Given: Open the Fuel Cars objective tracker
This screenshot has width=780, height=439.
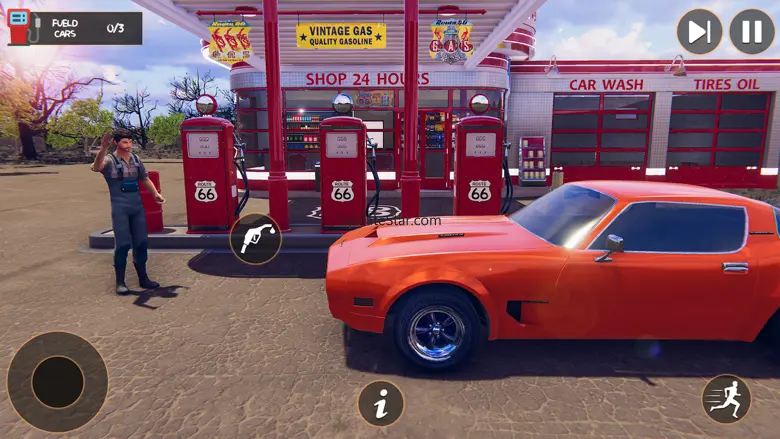Looking at the screenshot, I should [73, 28].
